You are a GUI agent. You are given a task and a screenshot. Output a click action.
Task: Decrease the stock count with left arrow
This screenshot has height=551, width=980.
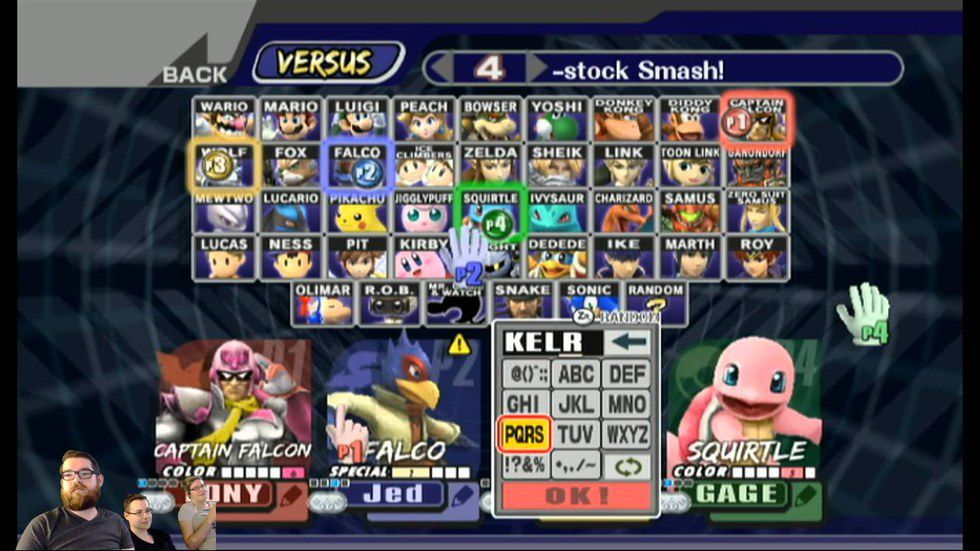(439, 68)
